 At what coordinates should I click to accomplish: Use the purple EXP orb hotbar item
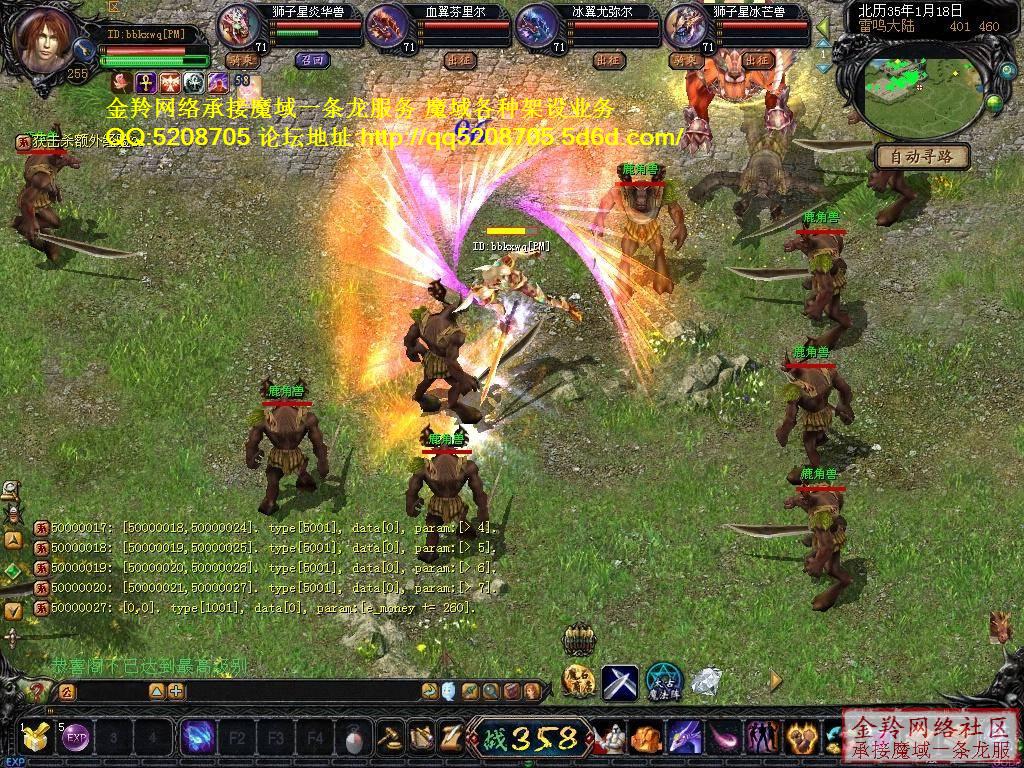point(75,740)
